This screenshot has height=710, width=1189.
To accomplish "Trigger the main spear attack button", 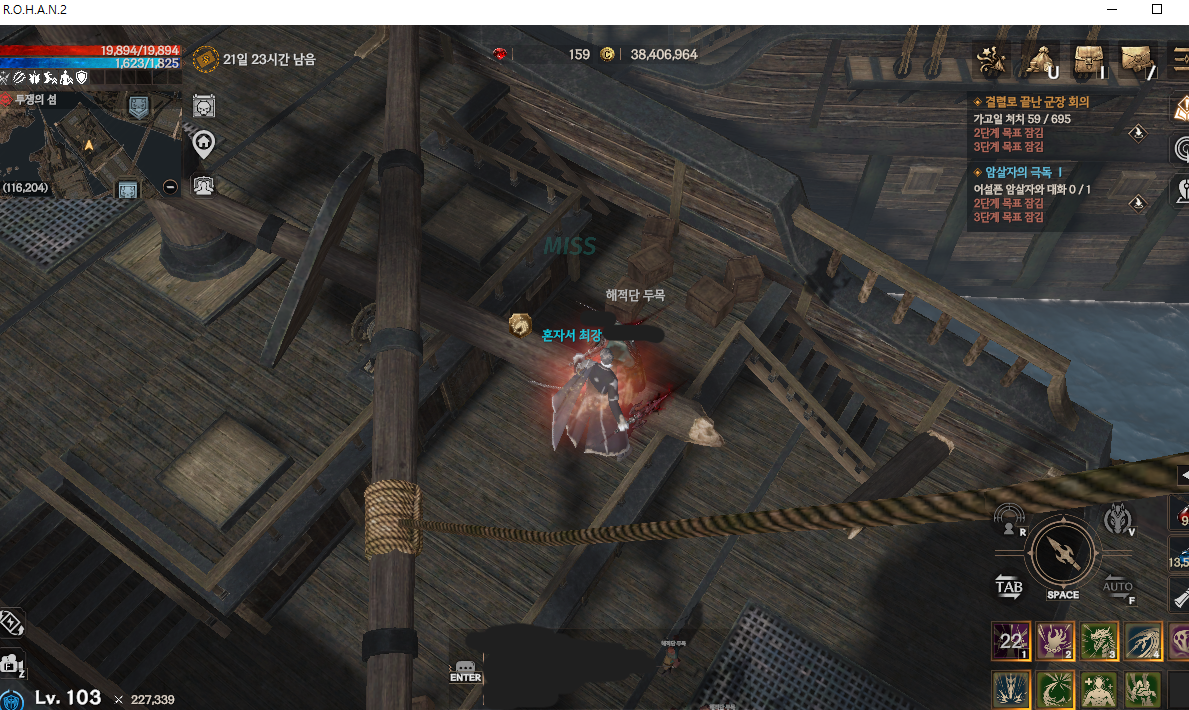I will point(1062,553).
